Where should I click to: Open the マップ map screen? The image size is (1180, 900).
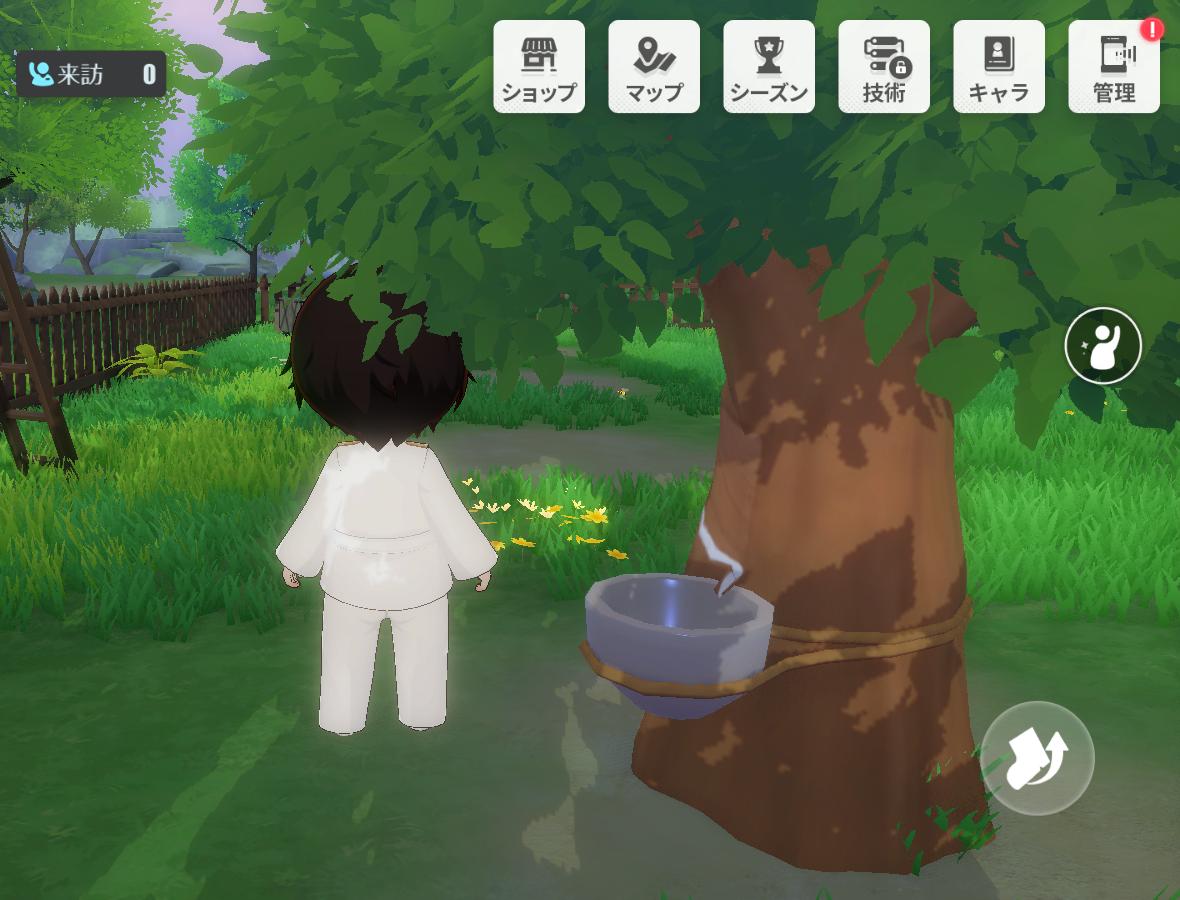pos(654,67)
